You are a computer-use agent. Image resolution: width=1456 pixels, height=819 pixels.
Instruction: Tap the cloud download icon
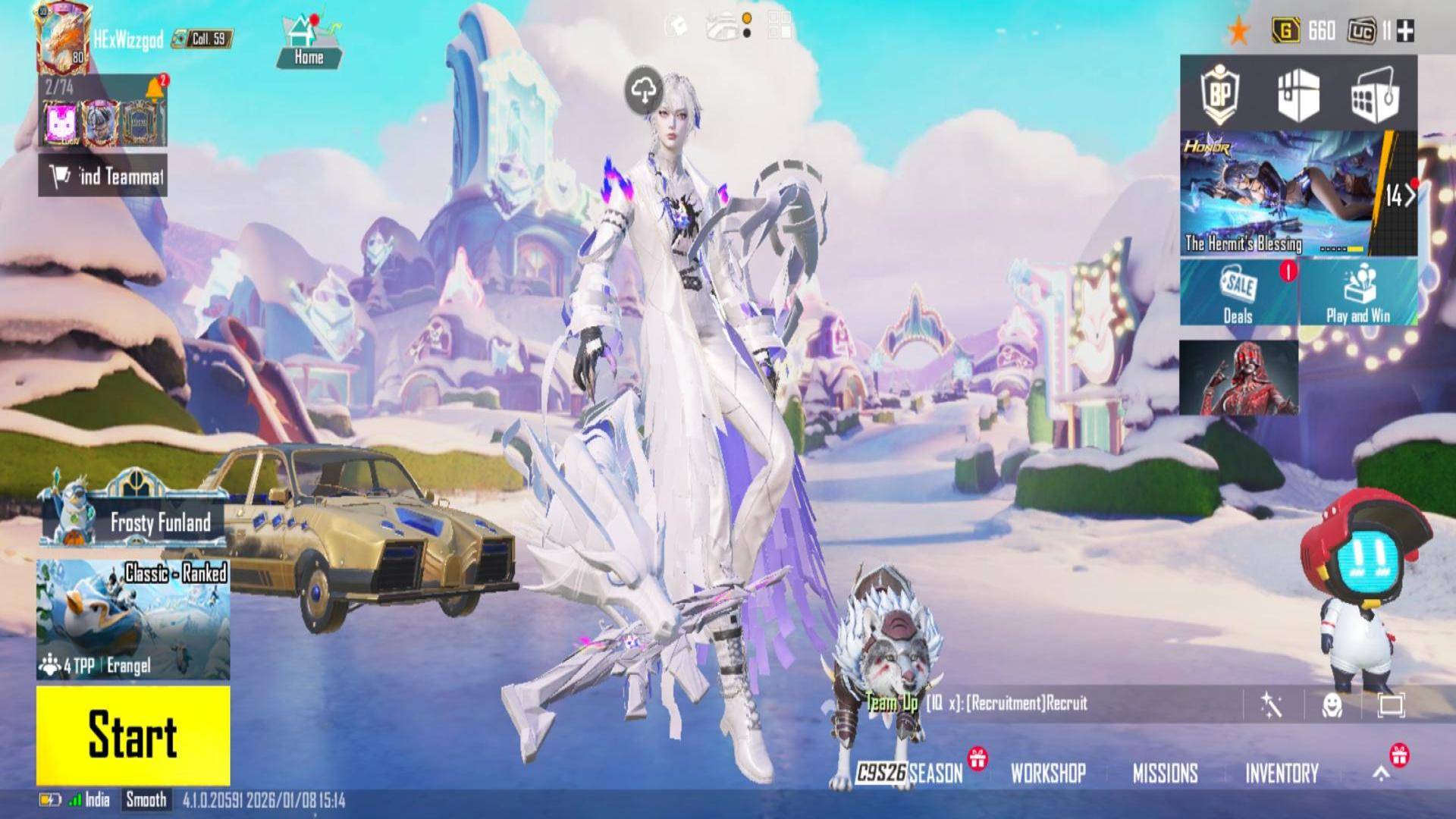click(x=643, y=91)
